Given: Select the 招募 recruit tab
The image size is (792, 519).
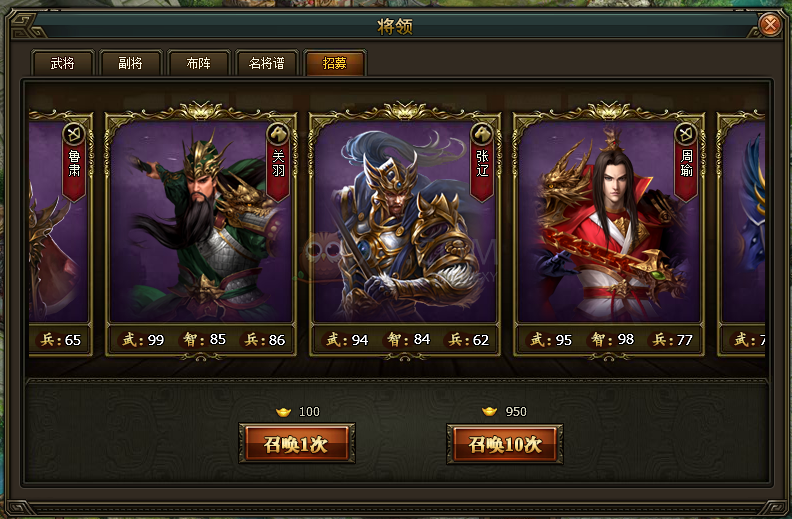Looking at the screenshot, I should tap(334, 64).
